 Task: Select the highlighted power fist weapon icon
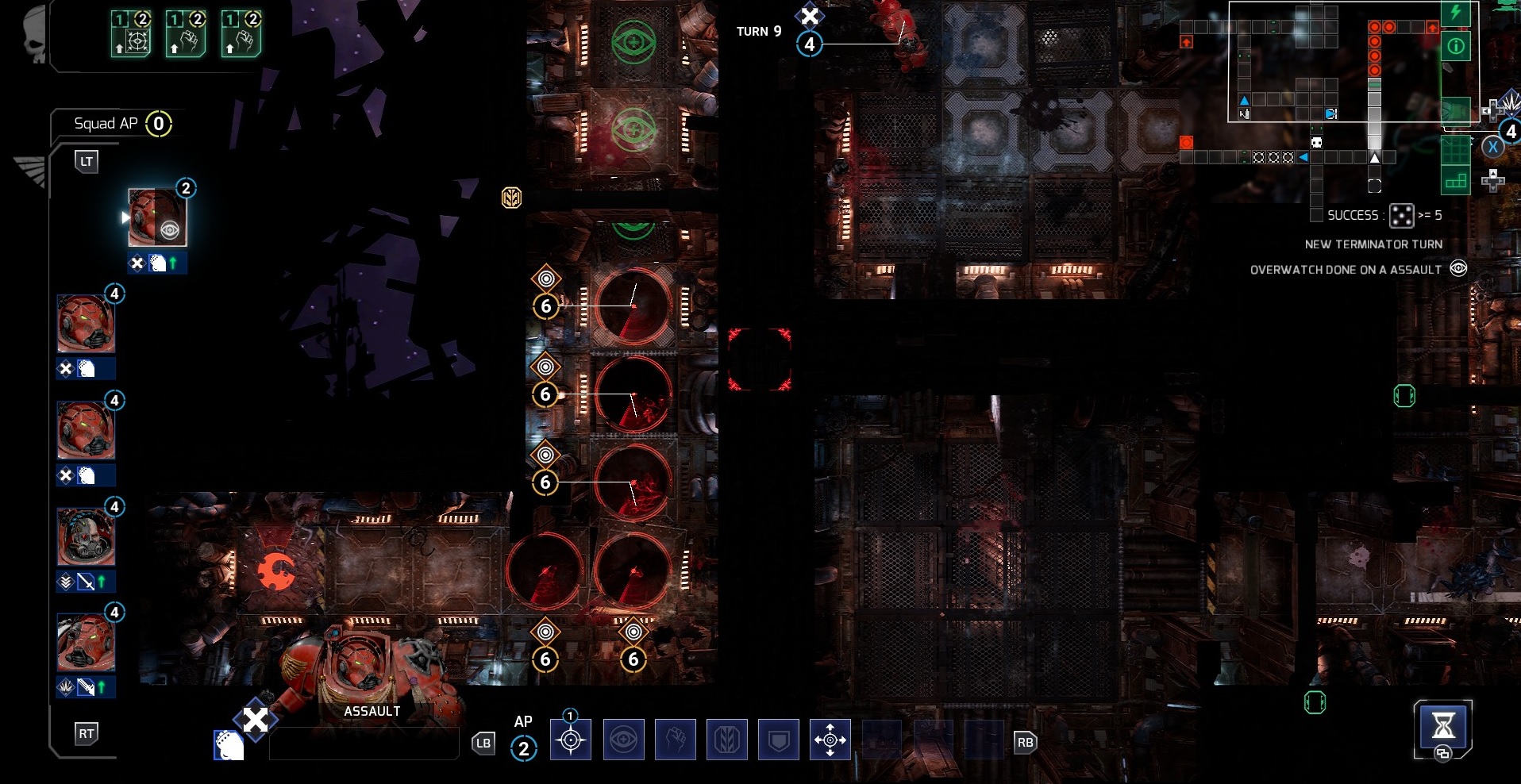pyautogui.click(x=229, y=746)
